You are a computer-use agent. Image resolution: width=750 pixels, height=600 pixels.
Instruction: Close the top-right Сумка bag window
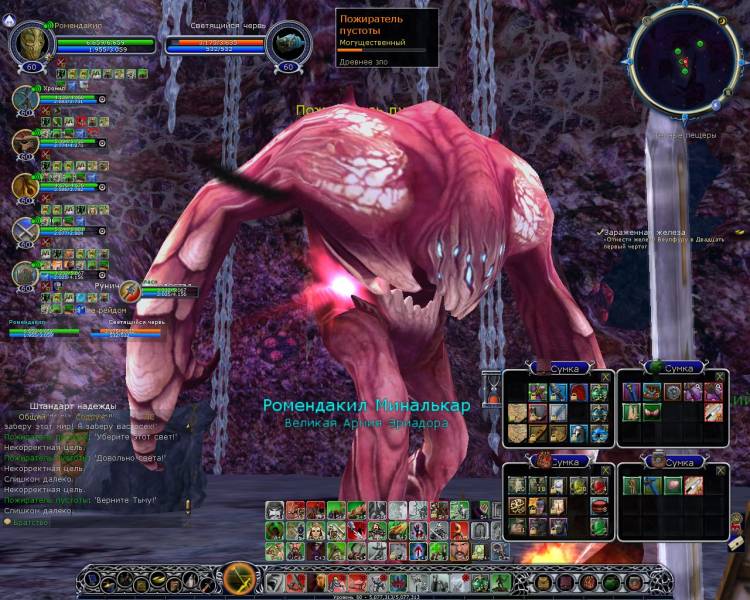(720, 377)
